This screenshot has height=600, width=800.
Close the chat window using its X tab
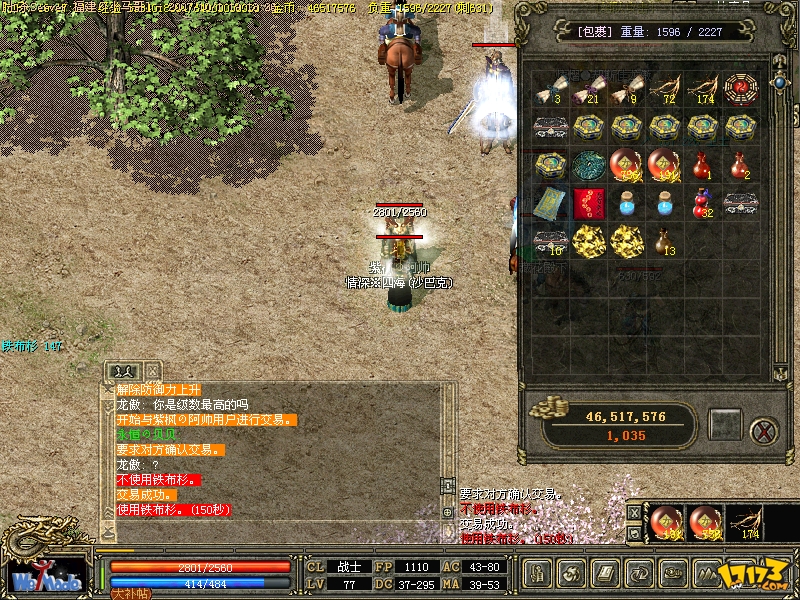[x=151, y=370]
